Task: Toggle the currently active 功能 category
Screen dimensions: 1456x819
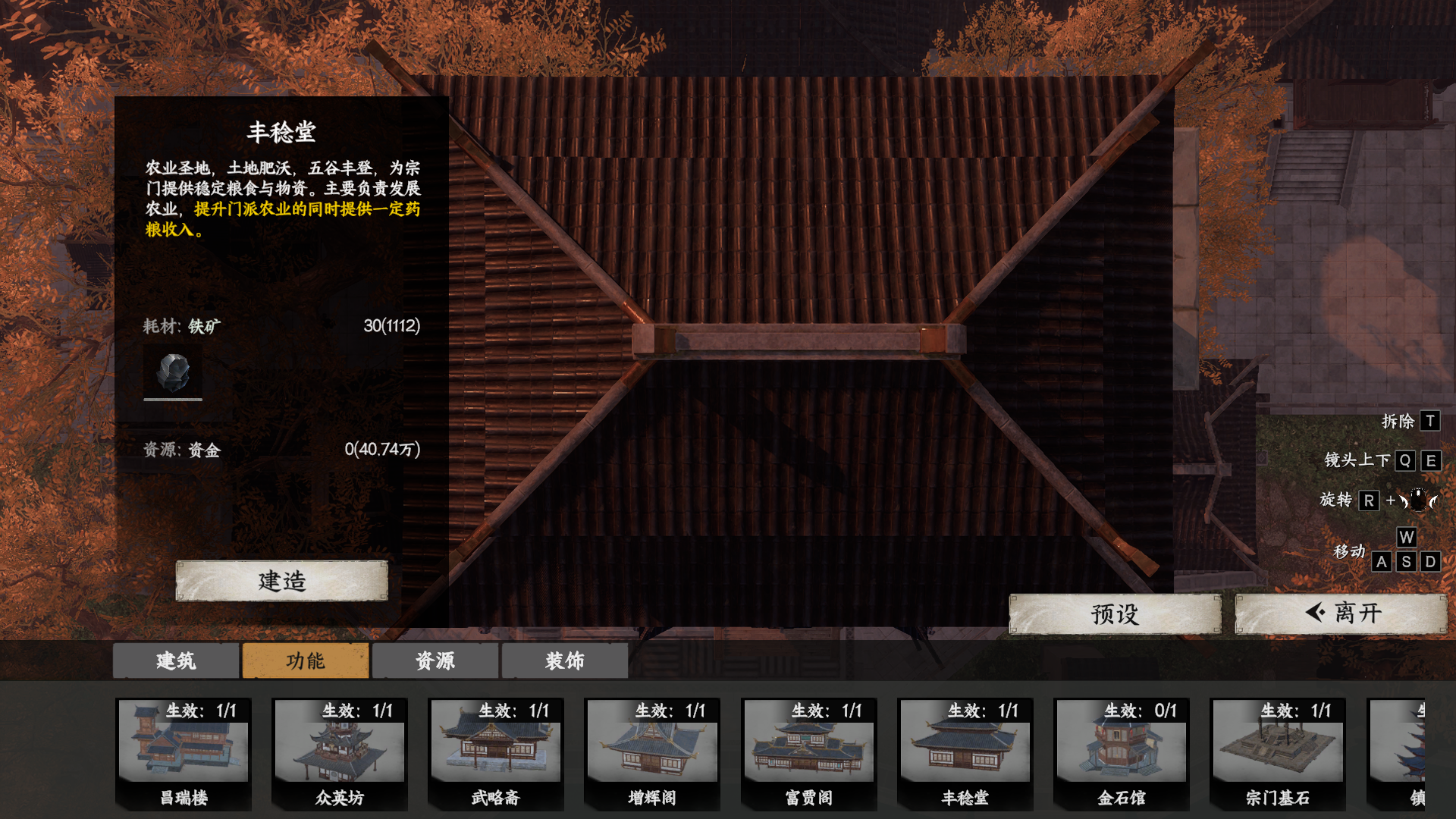Action: [305, 661]
